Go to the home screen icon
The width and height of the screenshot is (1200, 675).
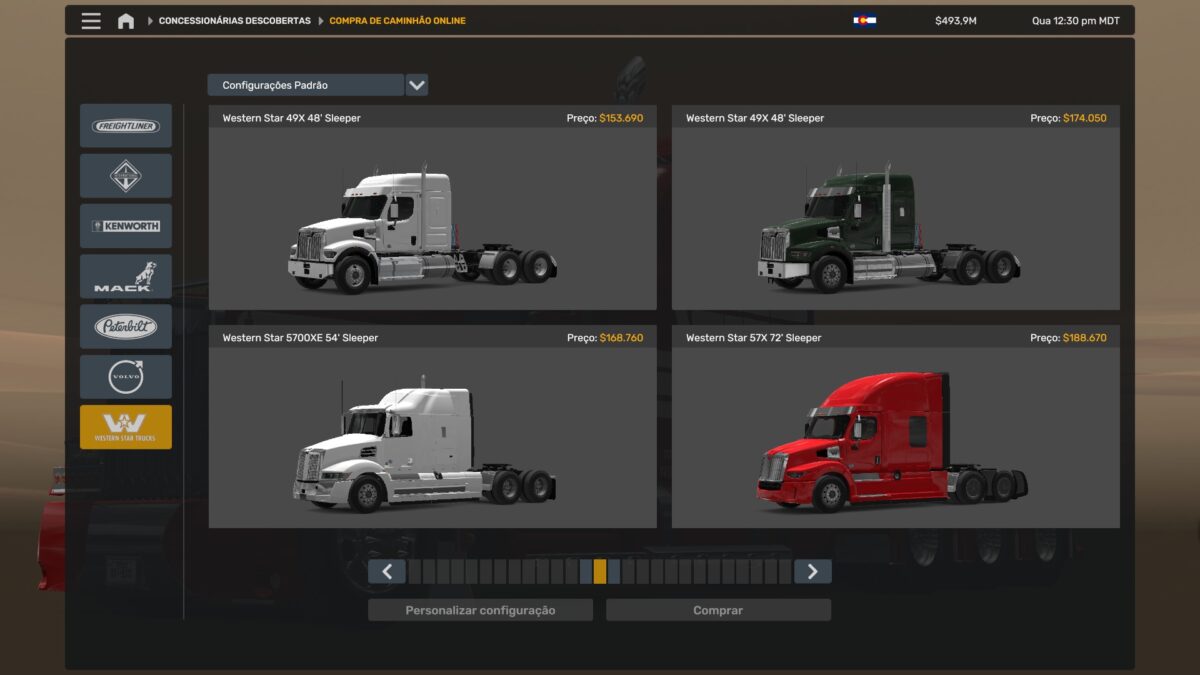pos(126,21)
